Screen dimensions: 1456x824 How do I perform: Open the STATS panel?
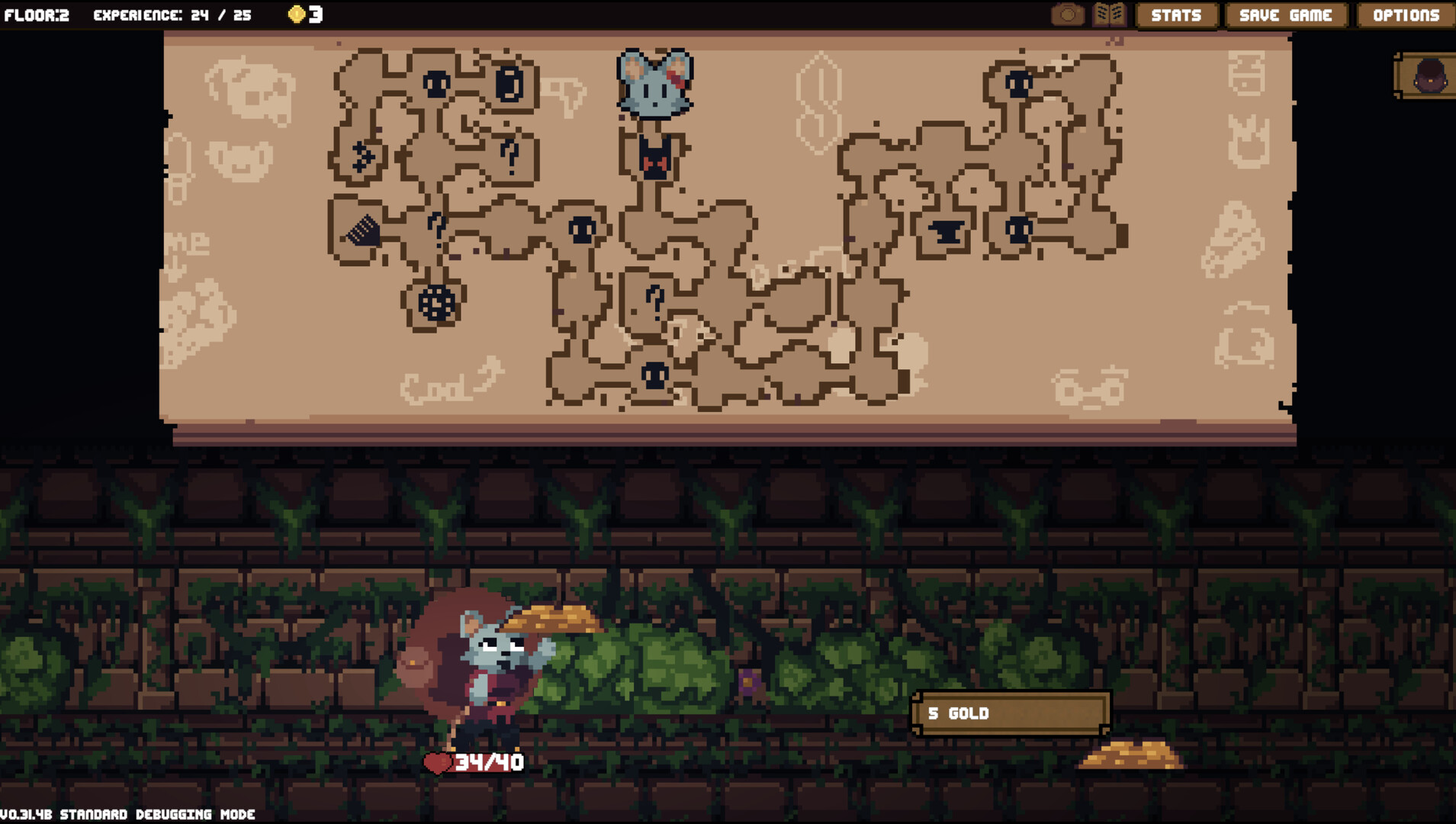[x=1176, y=14]
